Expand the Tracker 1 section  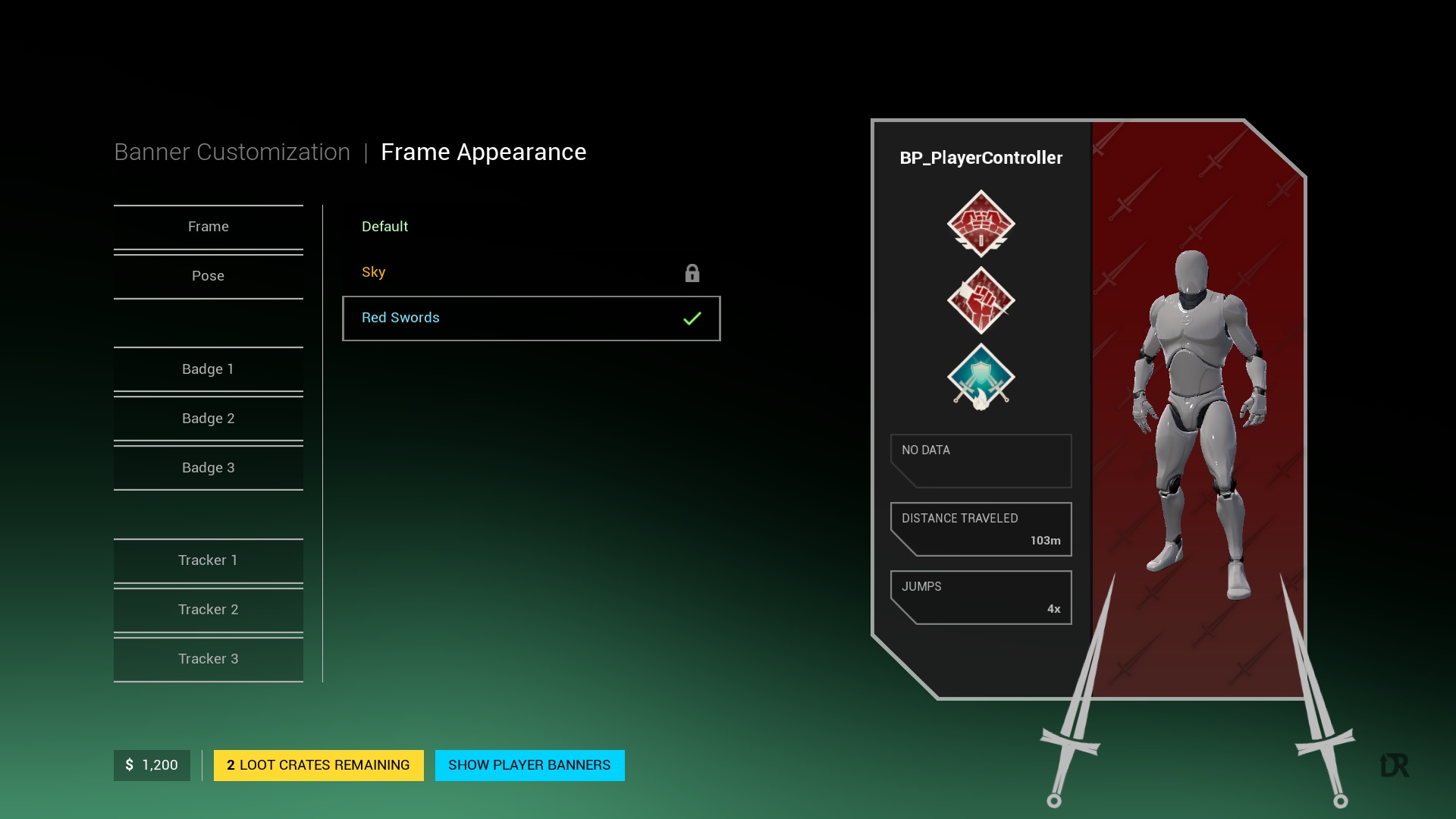(208, 560)
